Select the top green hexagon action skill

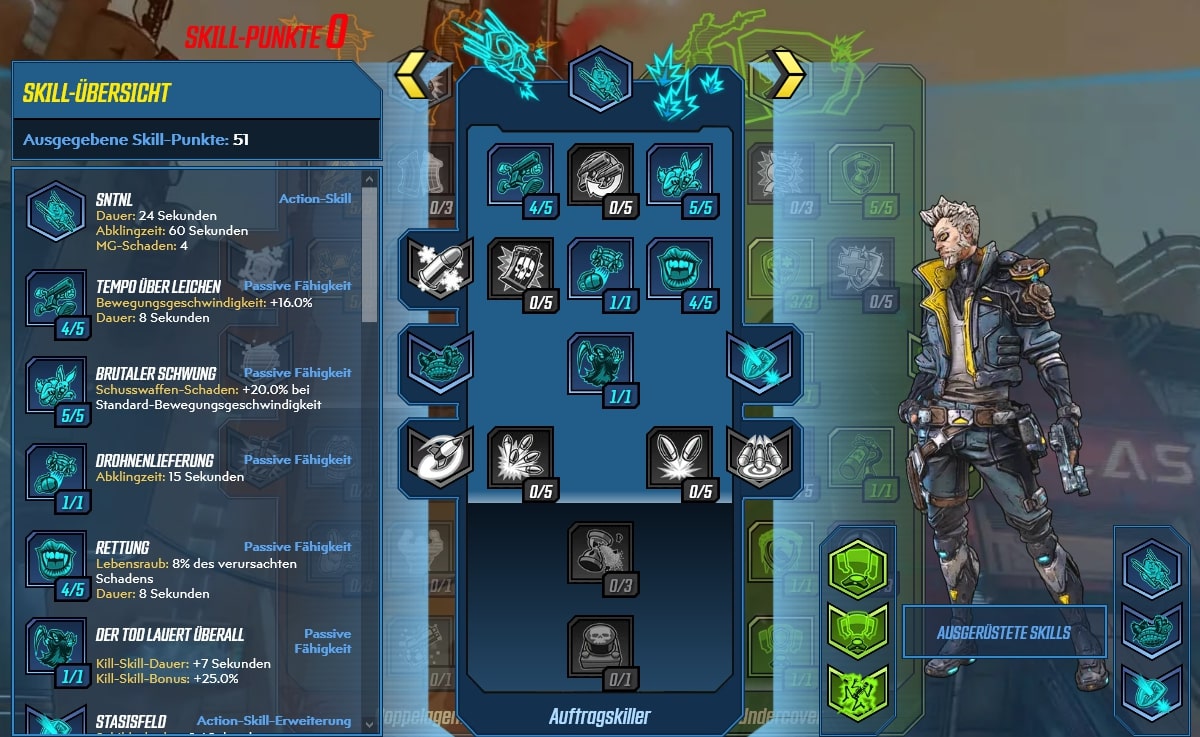857,569
